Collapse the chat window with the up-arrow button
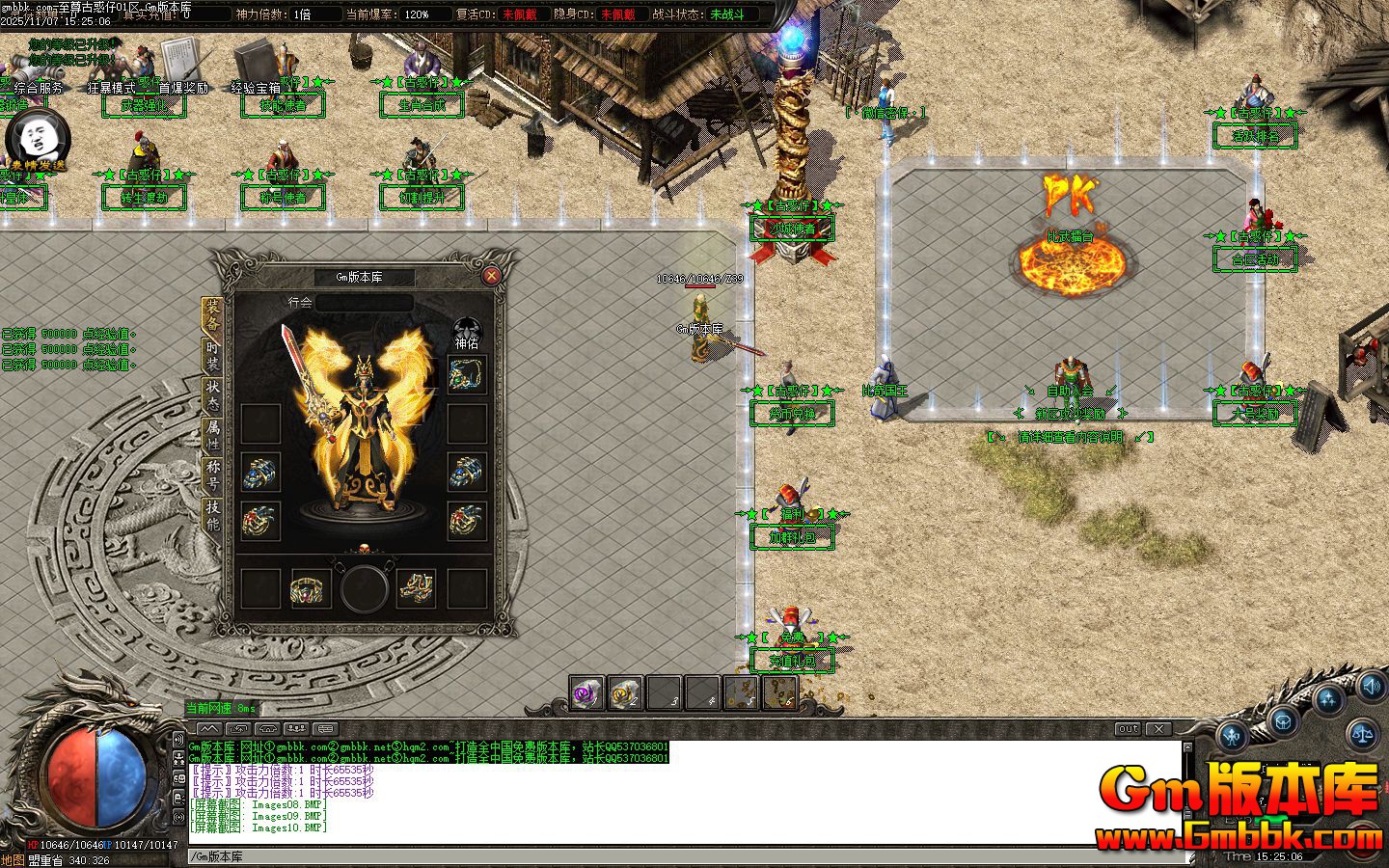Screen dimensions: 1389x868 [1187, 746]
